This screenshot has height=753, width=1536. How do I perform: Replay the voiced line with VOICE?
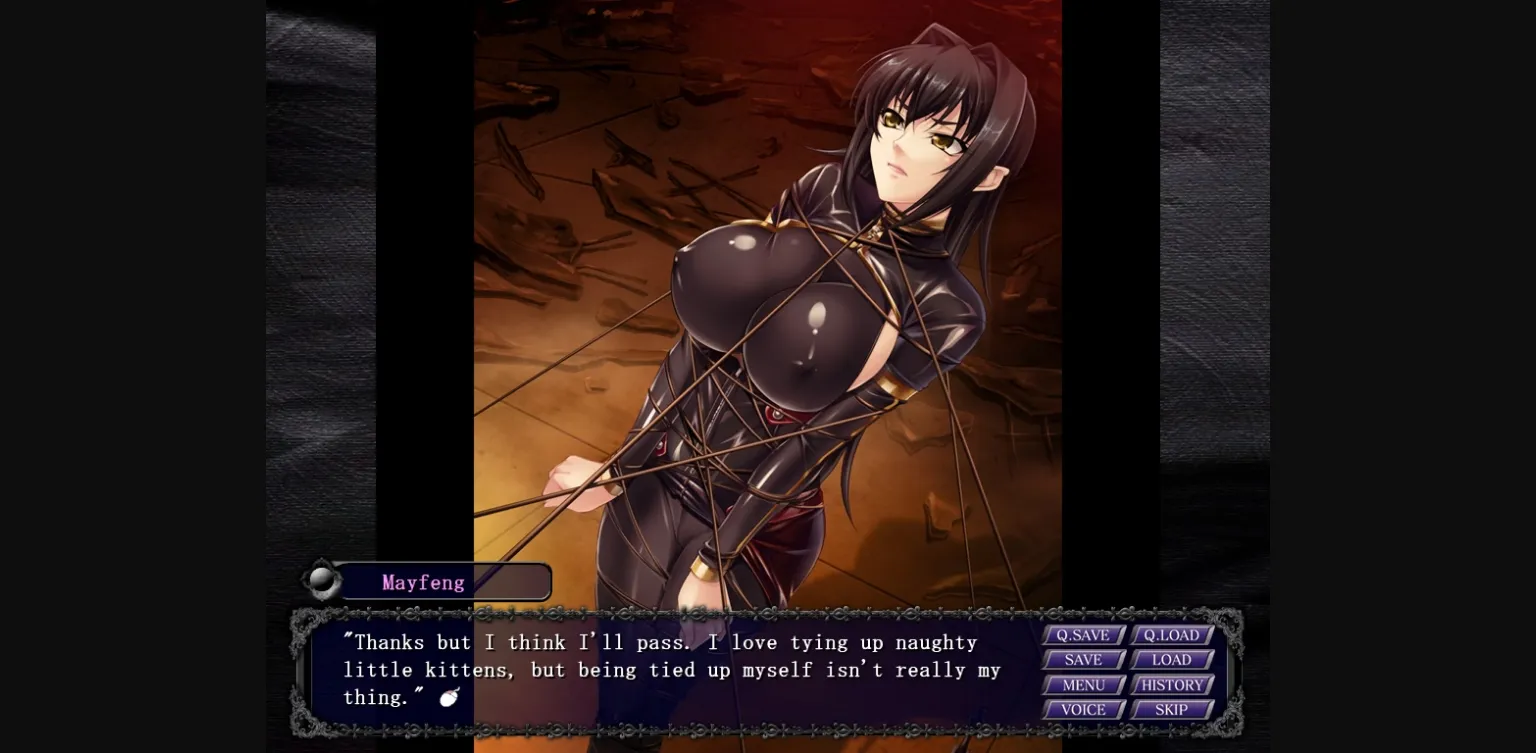point(1083,710)
